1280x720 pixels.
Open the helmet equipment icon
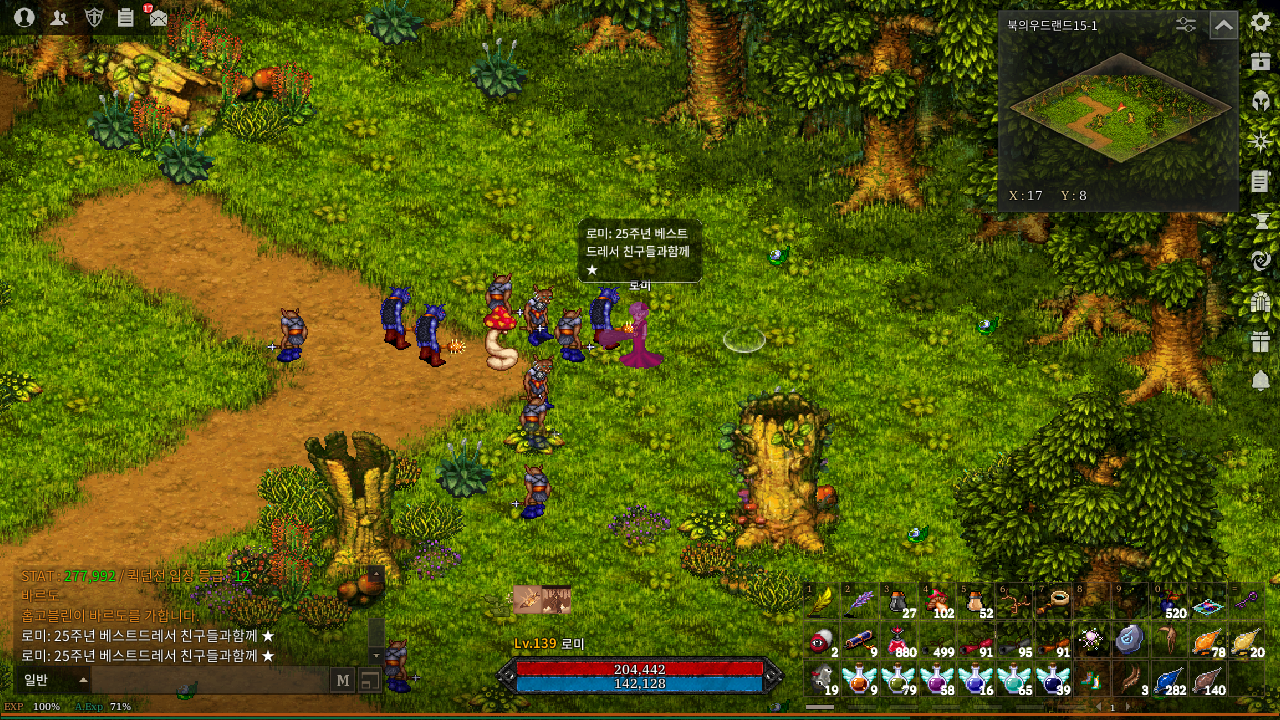coord(1260,101)
